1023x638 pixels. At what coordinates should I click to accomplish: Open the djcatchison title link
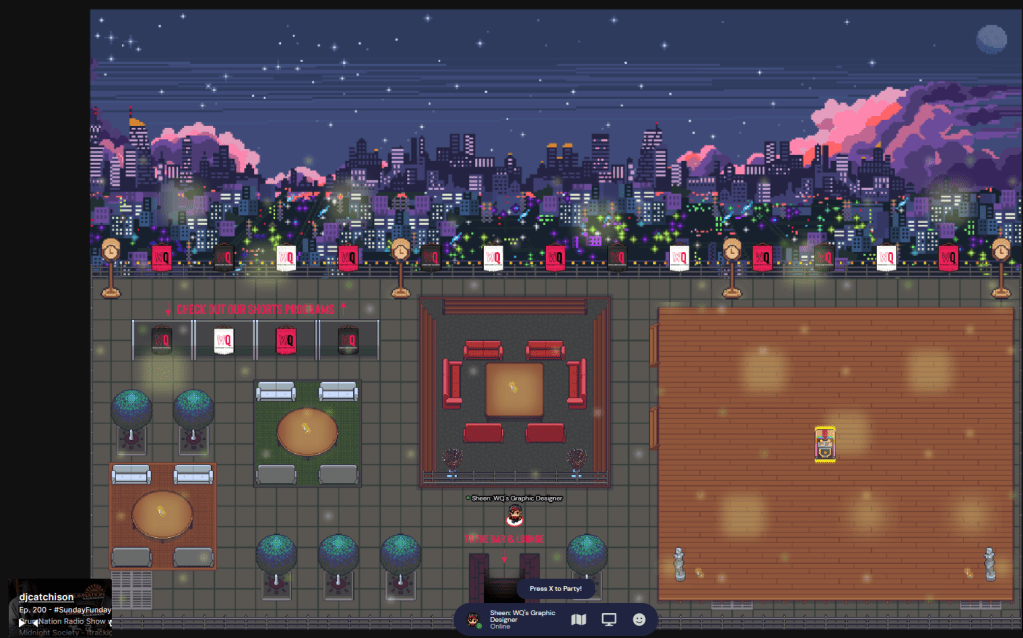46,597
